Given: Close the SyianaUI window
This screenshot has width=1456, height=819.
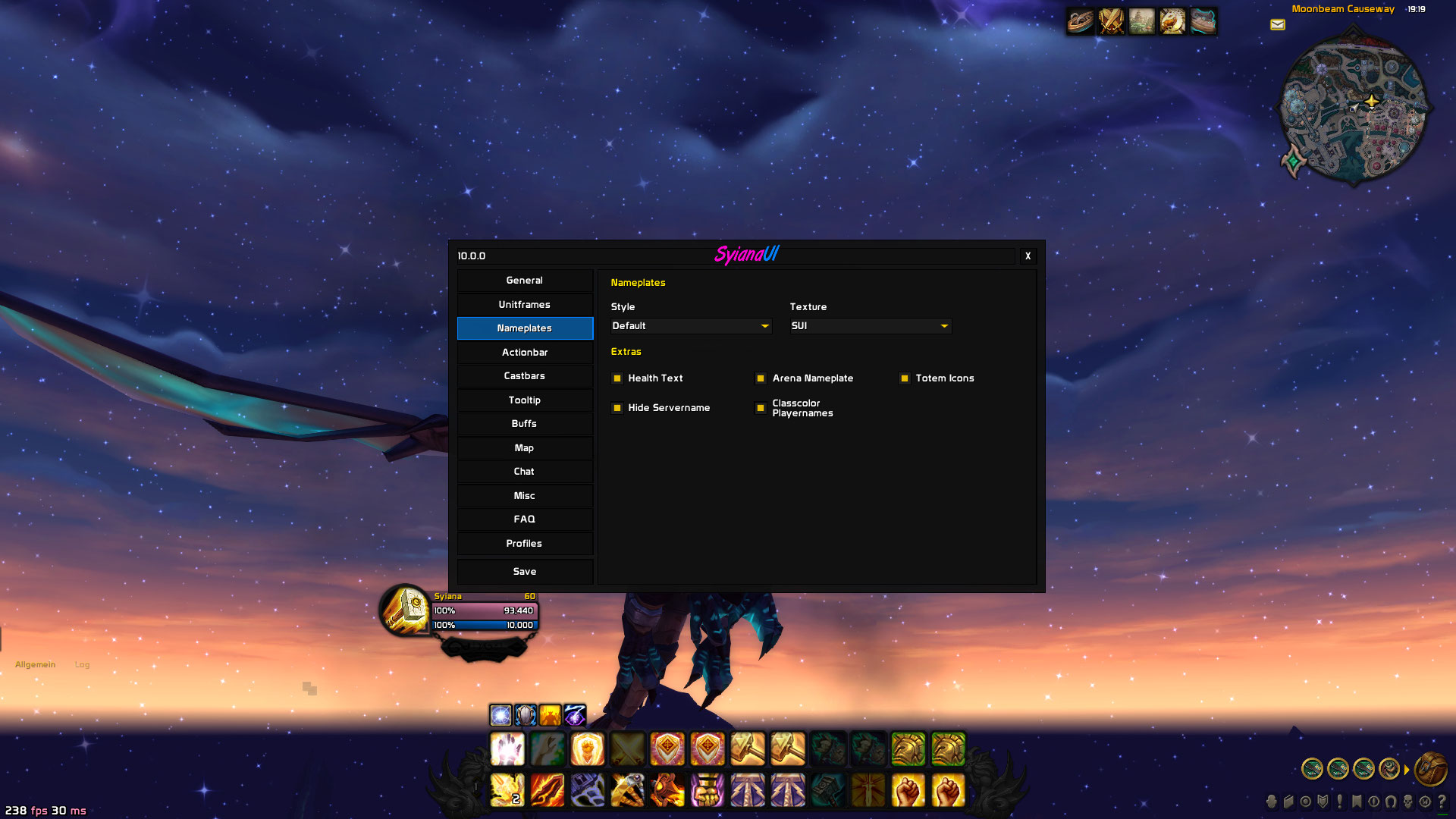Looking at the screenshot, I should pos(1028,256).
